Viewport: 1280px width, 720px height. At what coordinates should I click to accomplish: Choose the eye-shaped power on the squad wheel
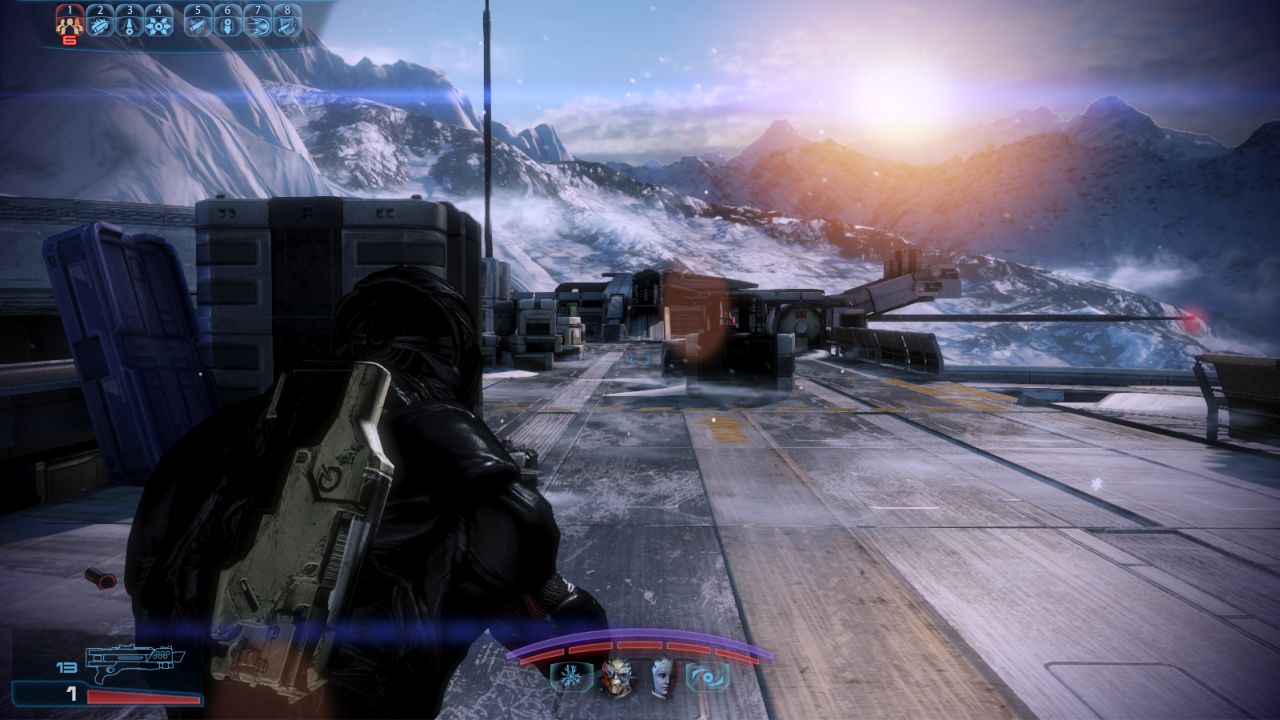coord(709,677)
